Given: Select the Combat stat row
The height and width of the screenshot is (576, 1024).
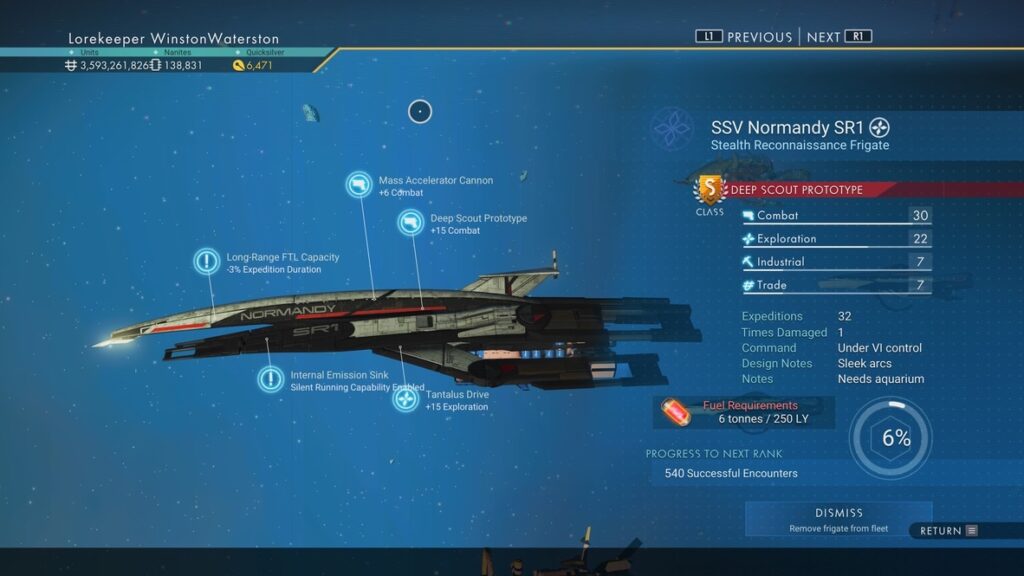Looking at the screenshot, I should tap(836, 216).
